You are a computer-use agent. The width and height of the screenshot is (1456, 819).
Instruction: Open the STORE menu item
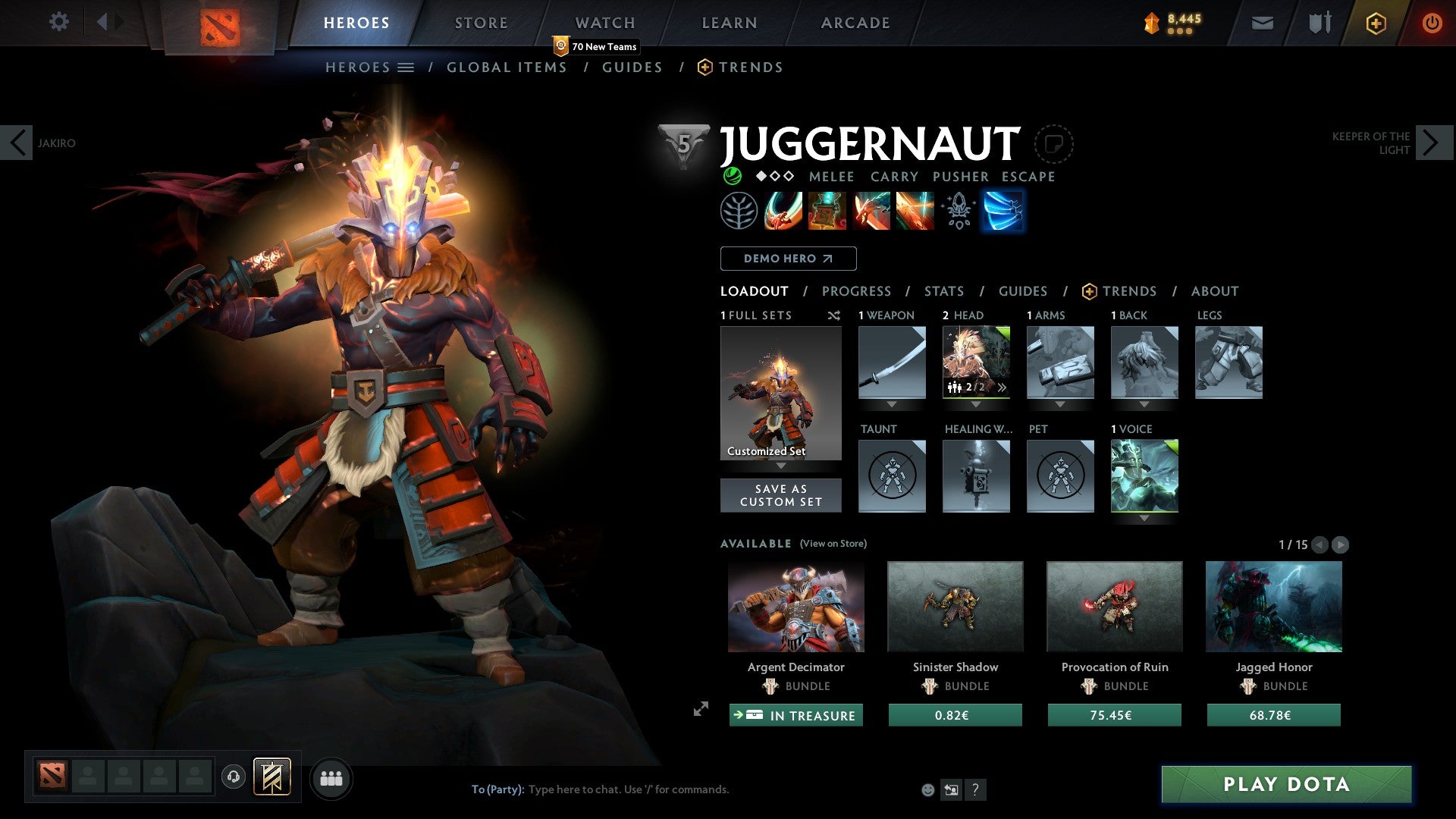pyautogui.click(x=480, y=22)
